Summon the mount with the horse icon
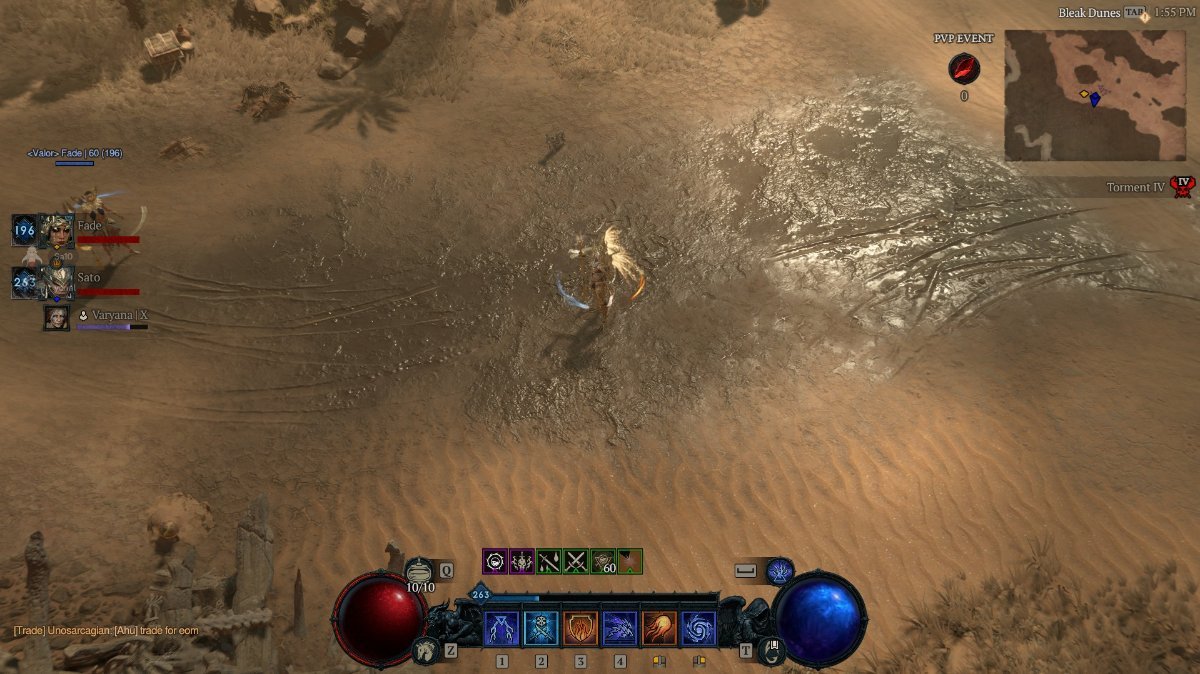The image size is (1200, 674). pyautogui.click(x=425, y=651)
